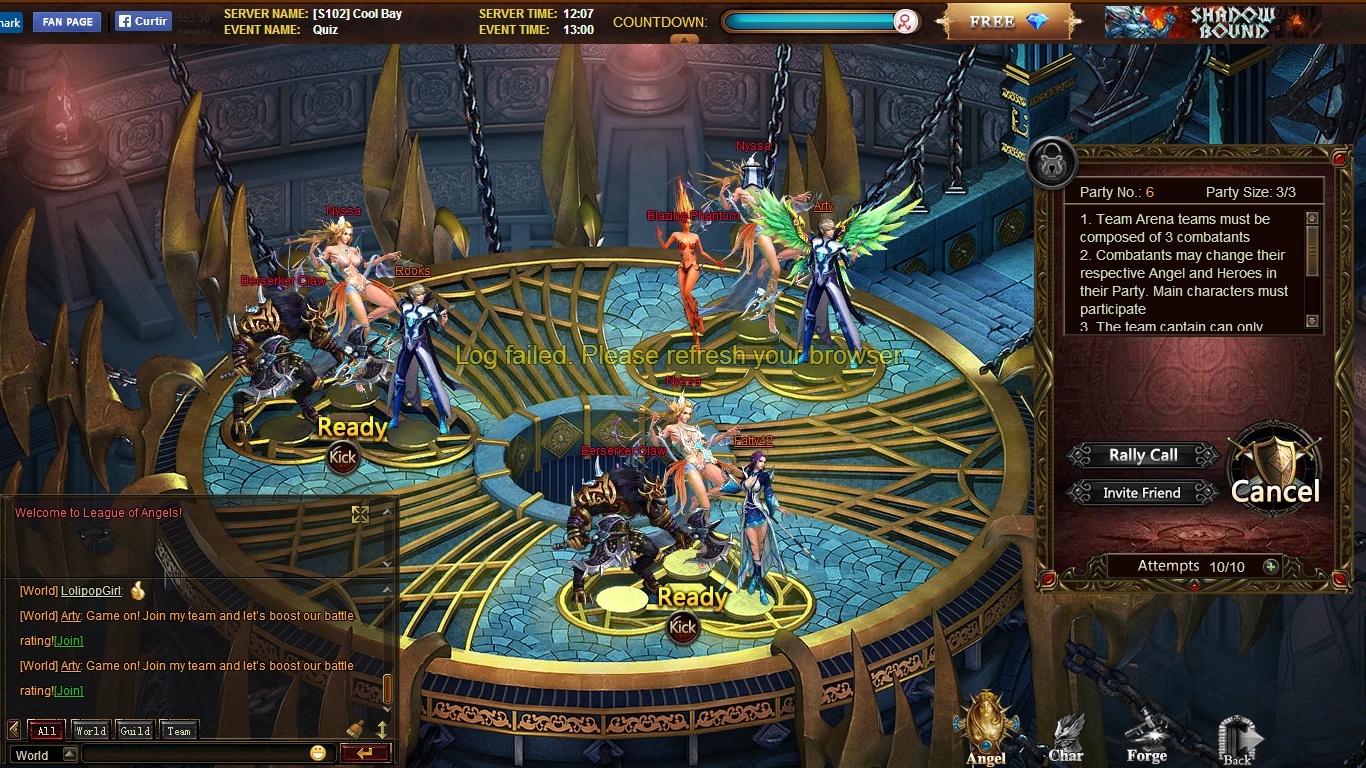Open the FAN PAGE link
The height and width of the screenshot is (768, 1366).
pyautogui.click(x=67, y=22)
